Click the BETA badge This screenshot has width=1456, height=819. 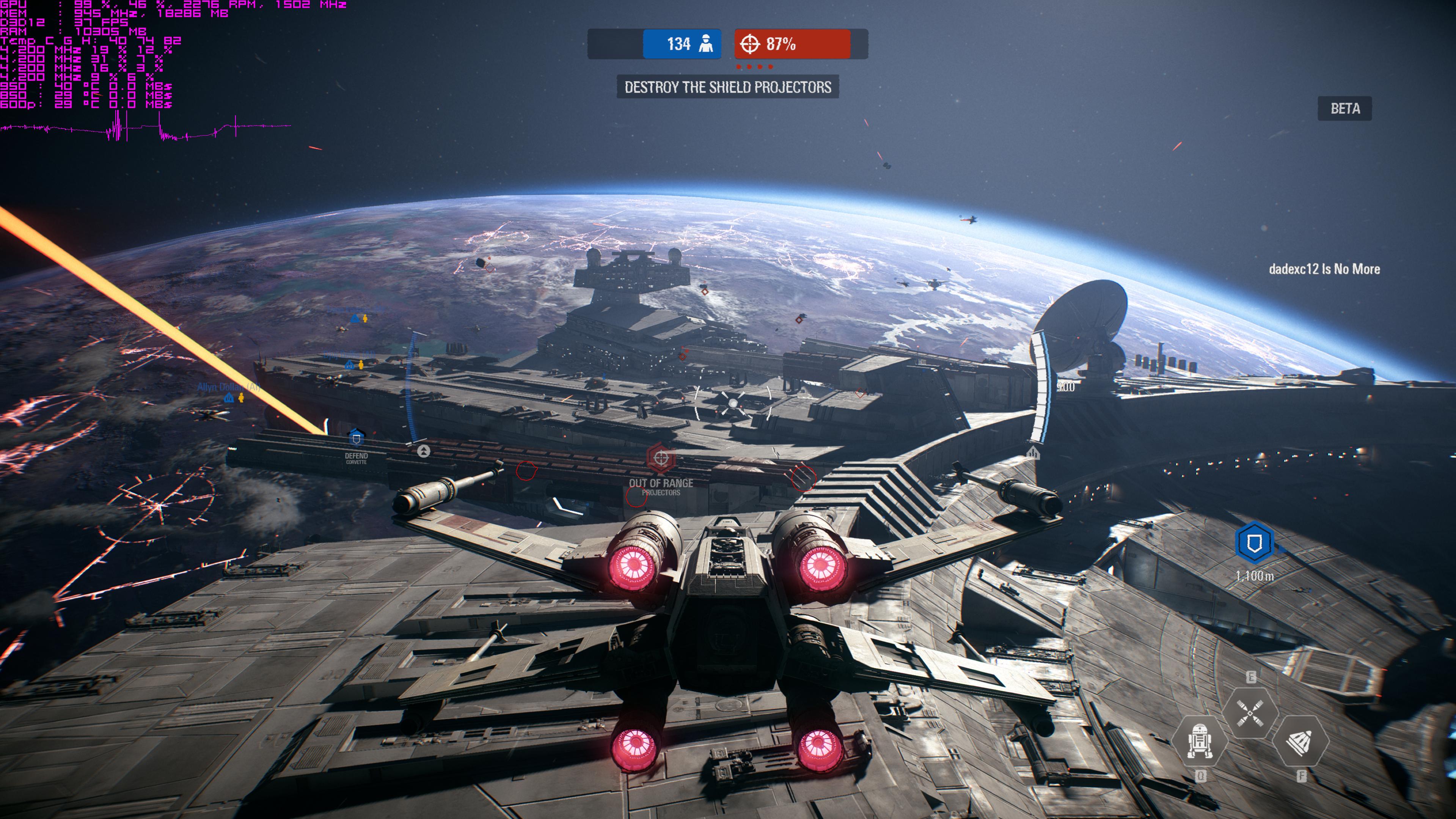coord(1344,108)
